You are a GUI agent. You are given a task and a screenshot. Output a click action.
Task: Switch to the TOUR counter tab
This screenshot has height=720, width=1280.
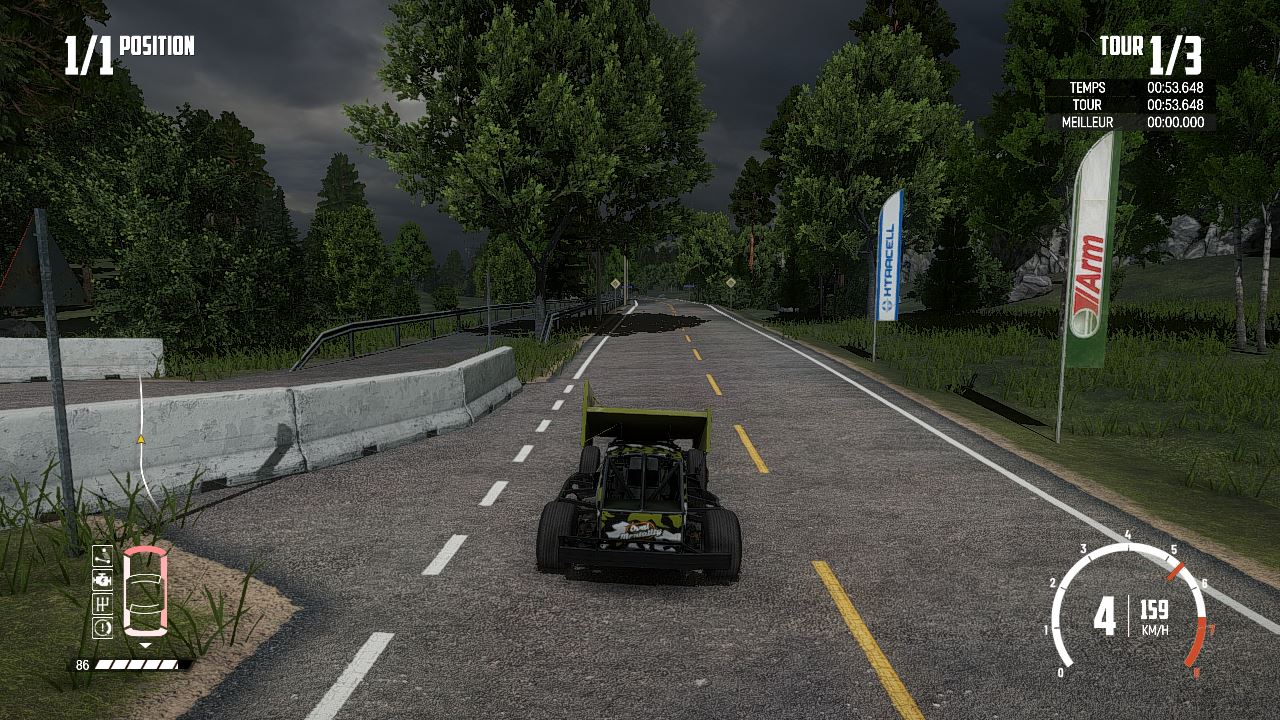pyautogui.click(x=1122, y=45)
